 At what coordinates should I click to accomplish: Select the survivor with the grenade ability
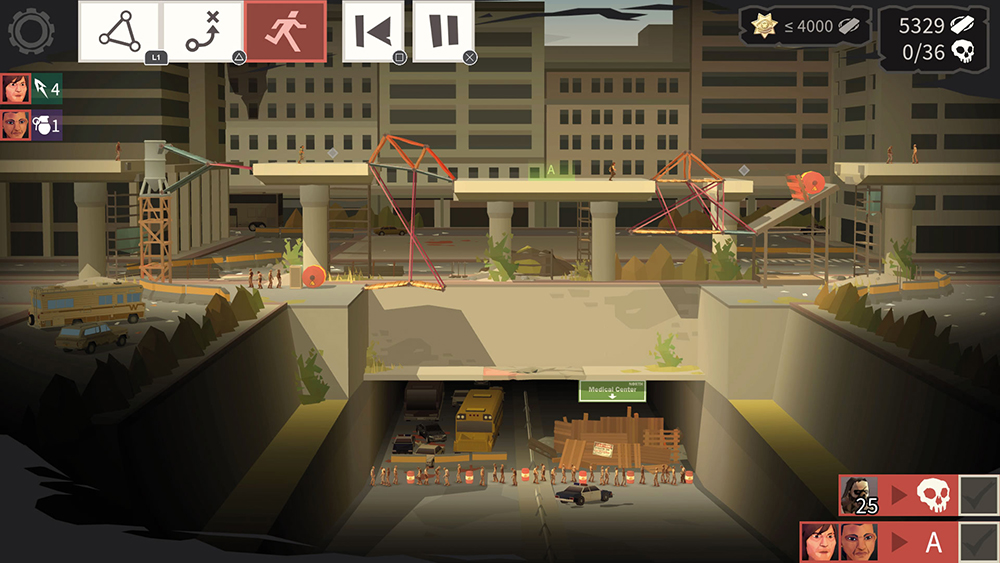click(x=32, y=125)
